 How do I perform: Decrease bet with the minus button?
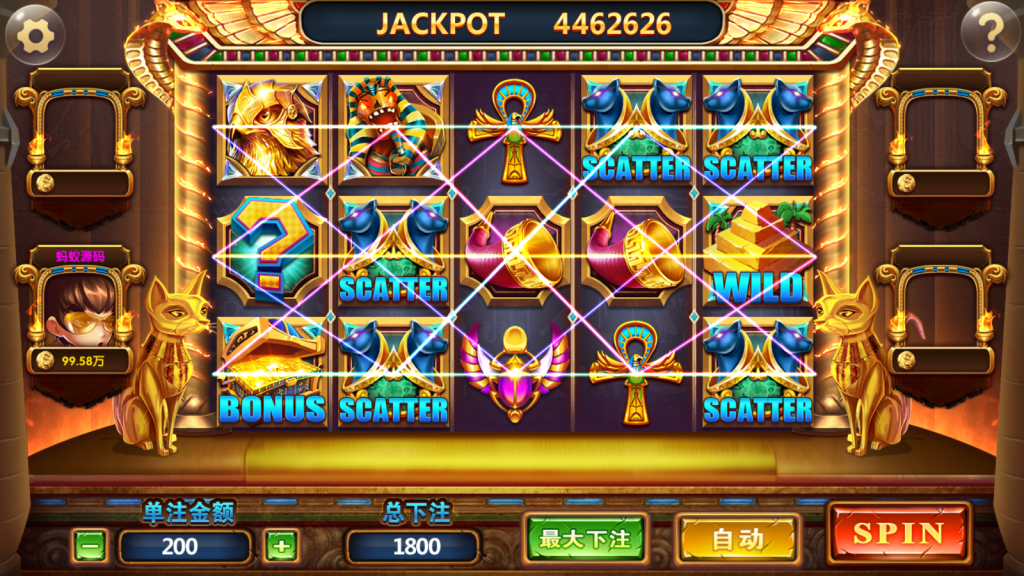pos(90,546)
